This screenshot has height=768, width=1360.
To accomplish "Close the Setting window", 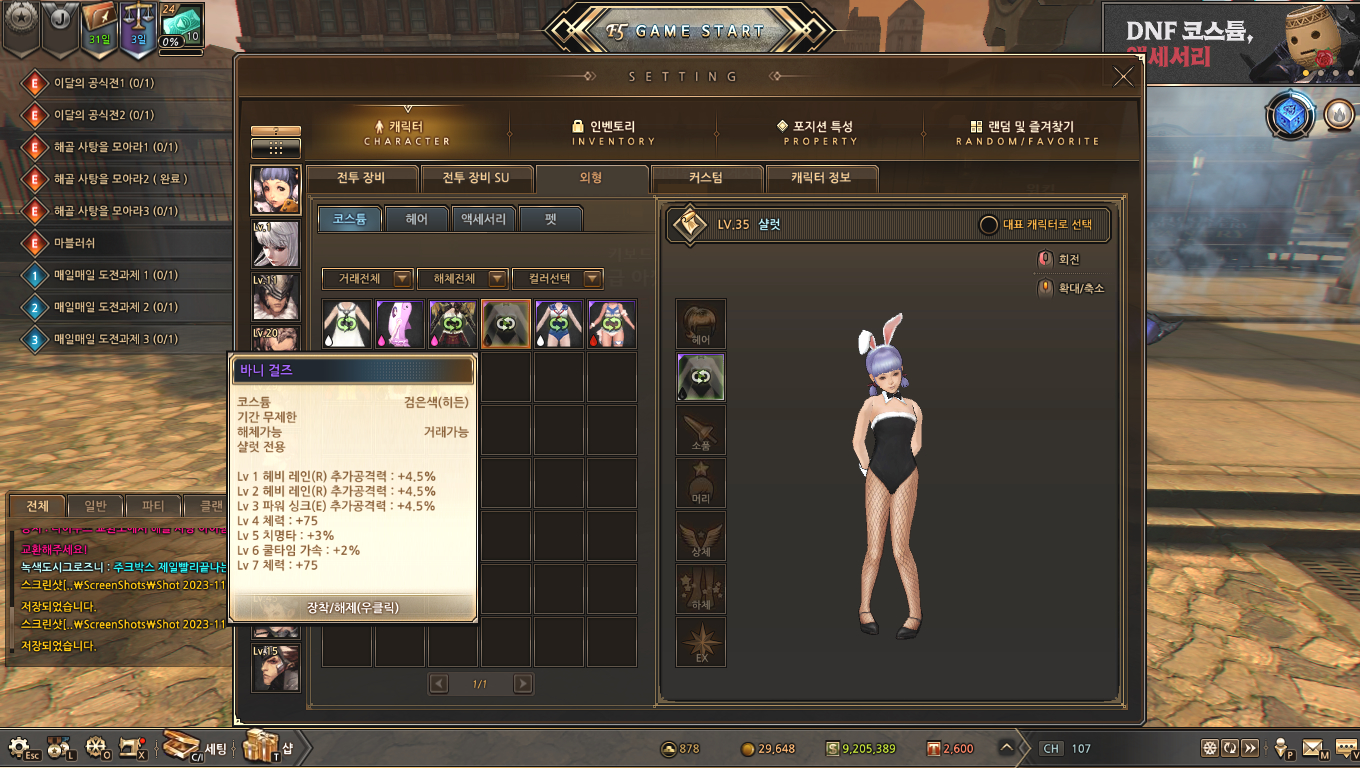I will tap(1123, 77).
